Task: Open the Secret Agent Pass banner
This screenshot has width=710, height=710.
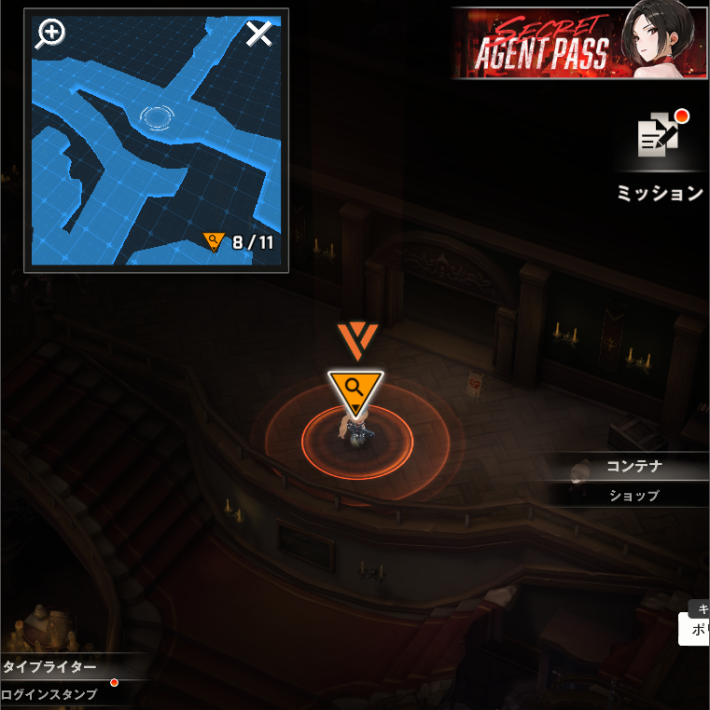Action: (x=579, y=43)
